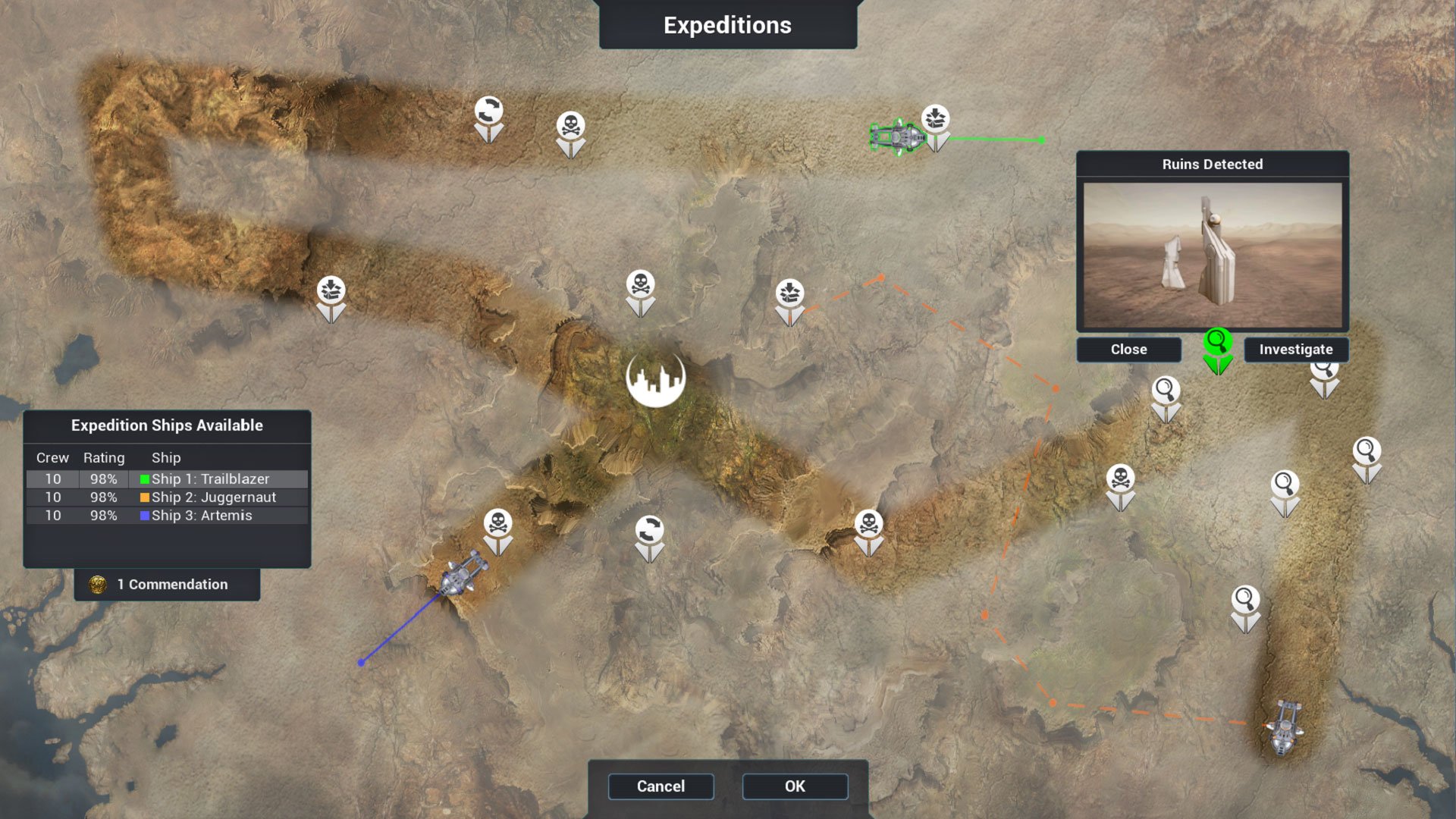Investigate the detected ruins
1456x819 pixels.
coord(1295,350)
